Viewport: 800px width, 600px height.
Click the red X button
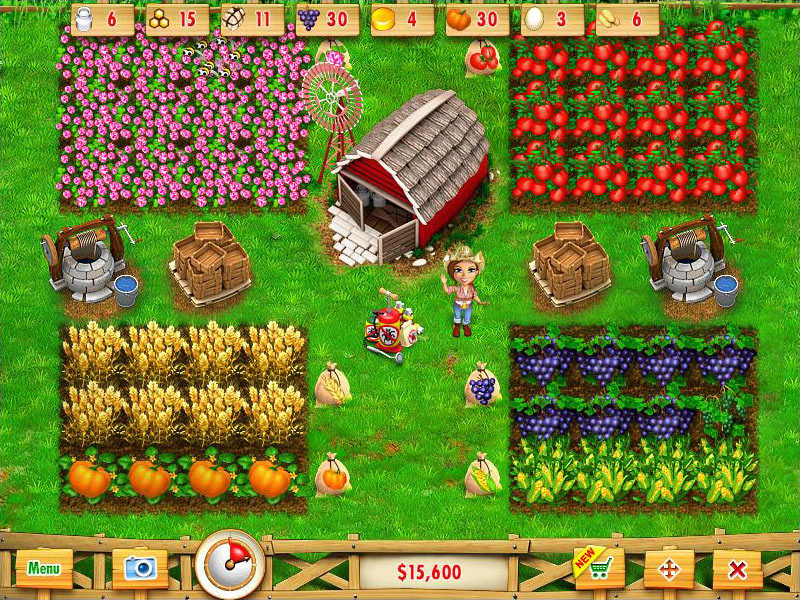tap(738, 570)
